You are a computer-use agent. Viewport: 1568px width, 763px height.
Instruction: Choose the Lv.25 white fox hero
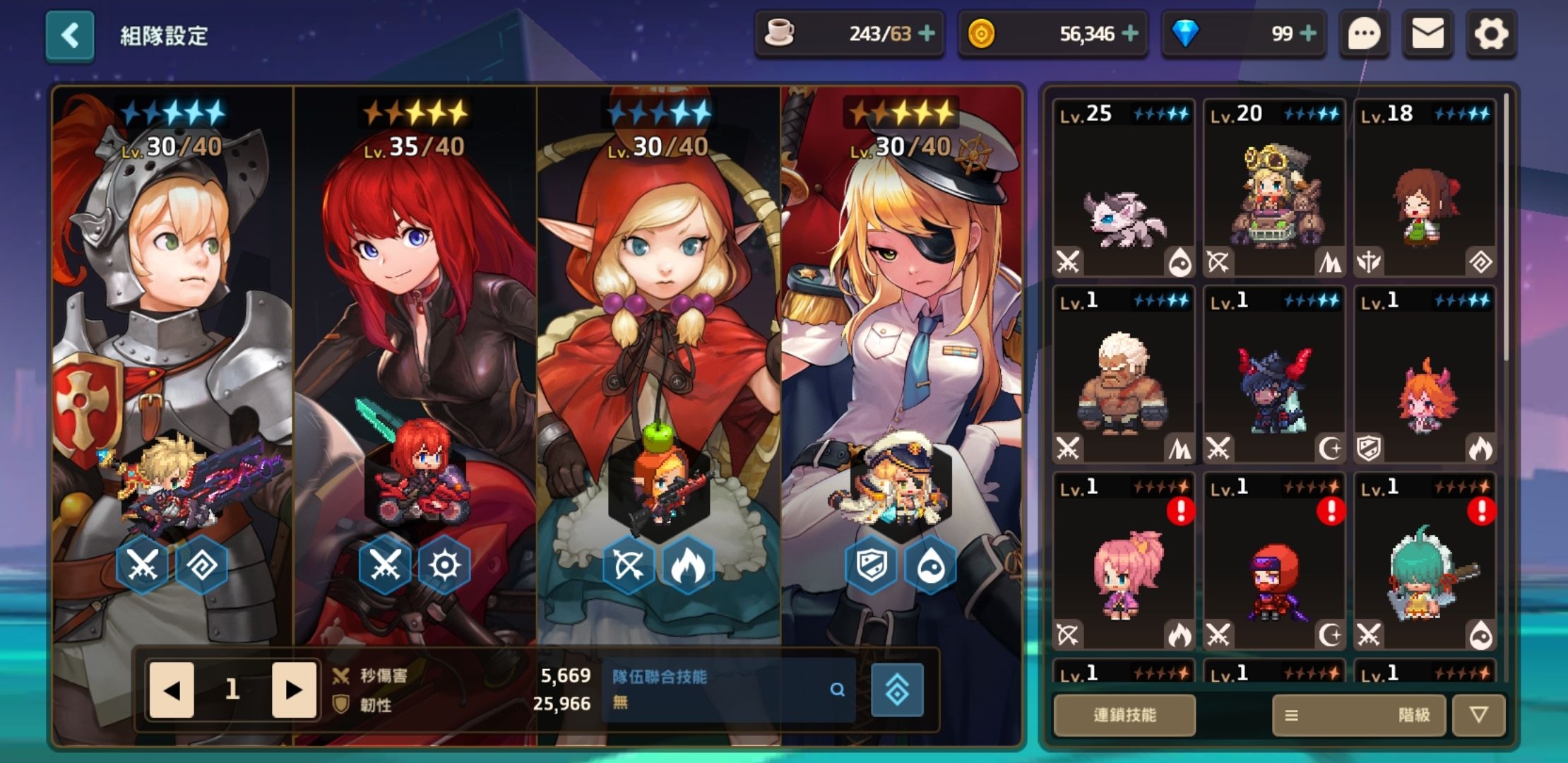coord(1123,188)
